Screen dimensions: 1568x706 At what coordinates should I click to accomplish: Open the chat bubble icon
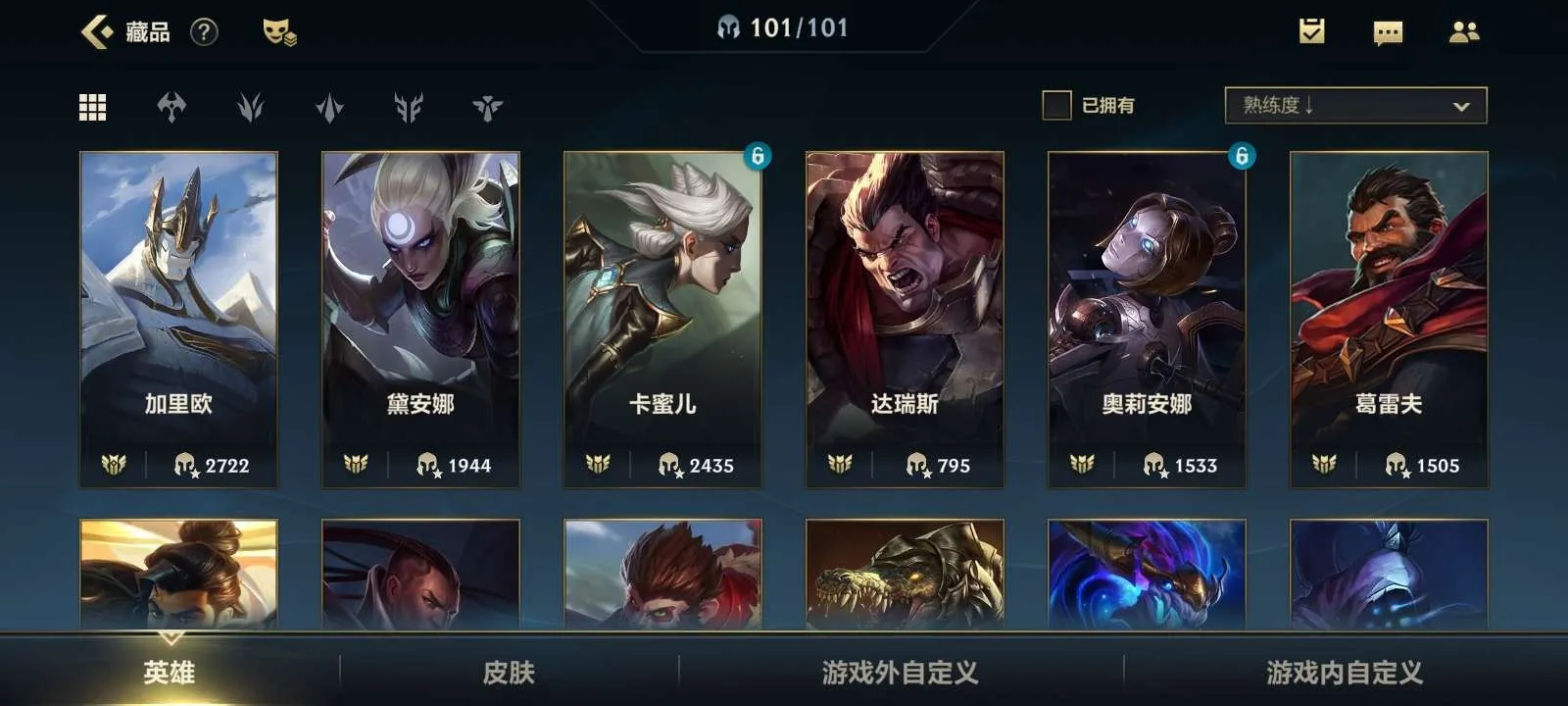pos(1388,33)
